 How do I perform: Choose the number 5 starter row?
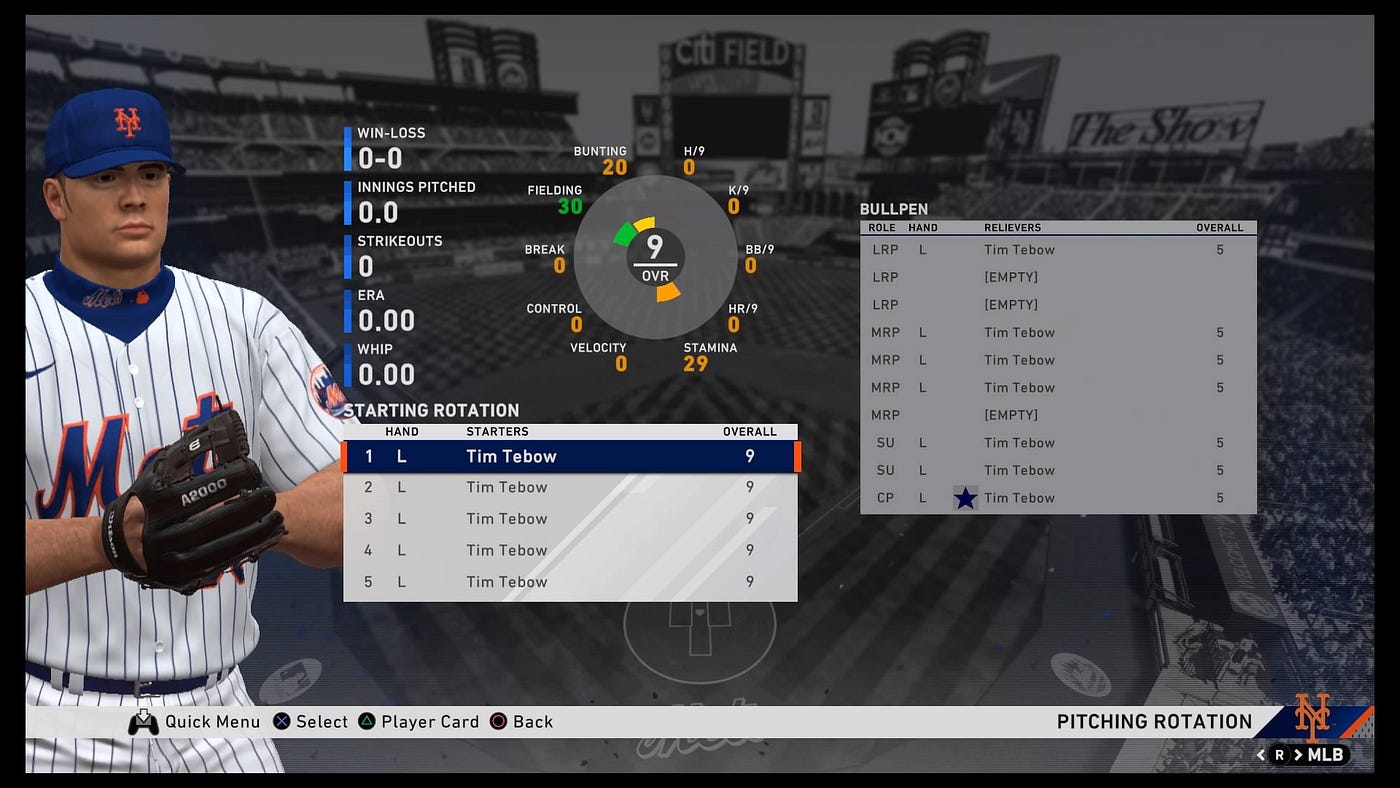(570, 582)
